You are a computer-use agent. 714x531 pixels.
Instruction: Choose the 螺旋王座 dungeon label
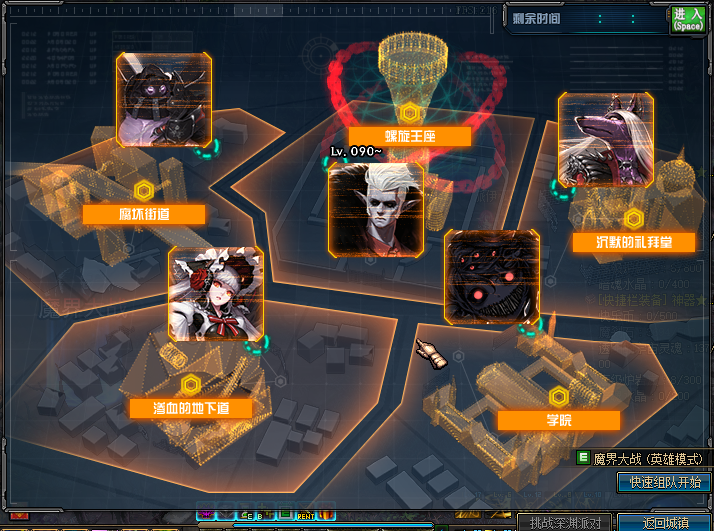(x=408, y=137)
